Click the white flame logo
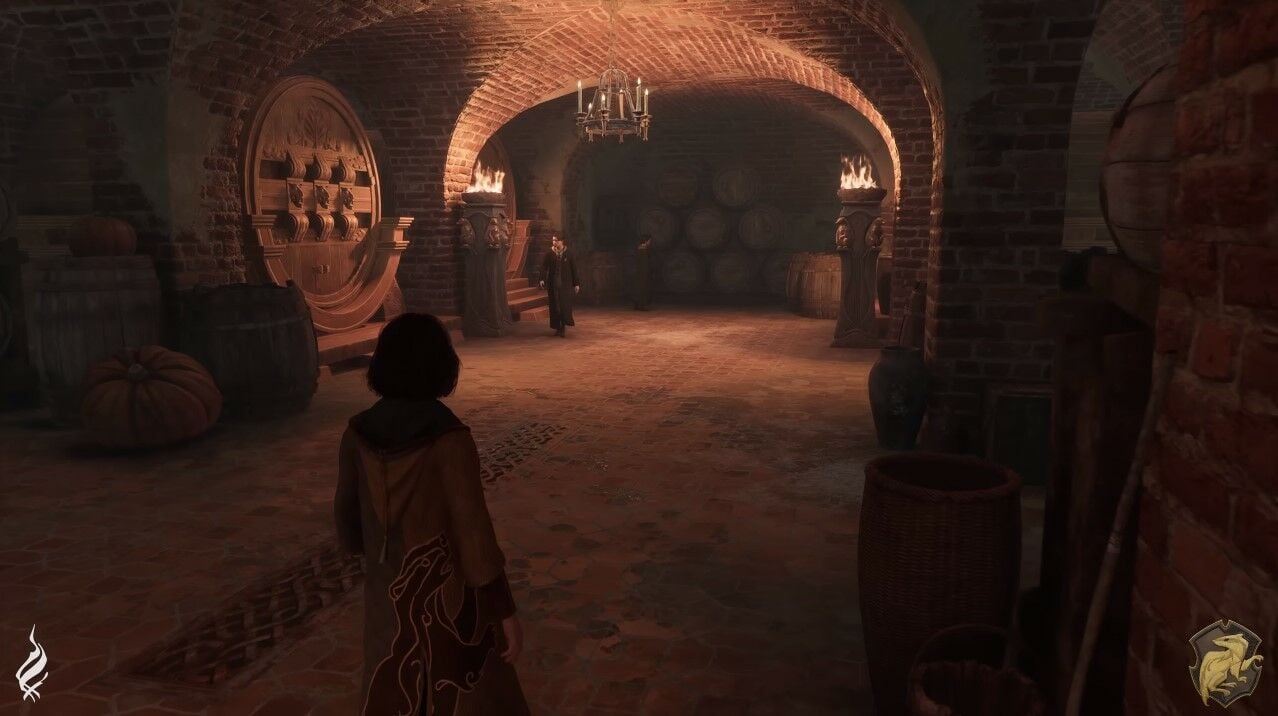Viewport: 1278px width, 716px height. click(x=33, y=664)
